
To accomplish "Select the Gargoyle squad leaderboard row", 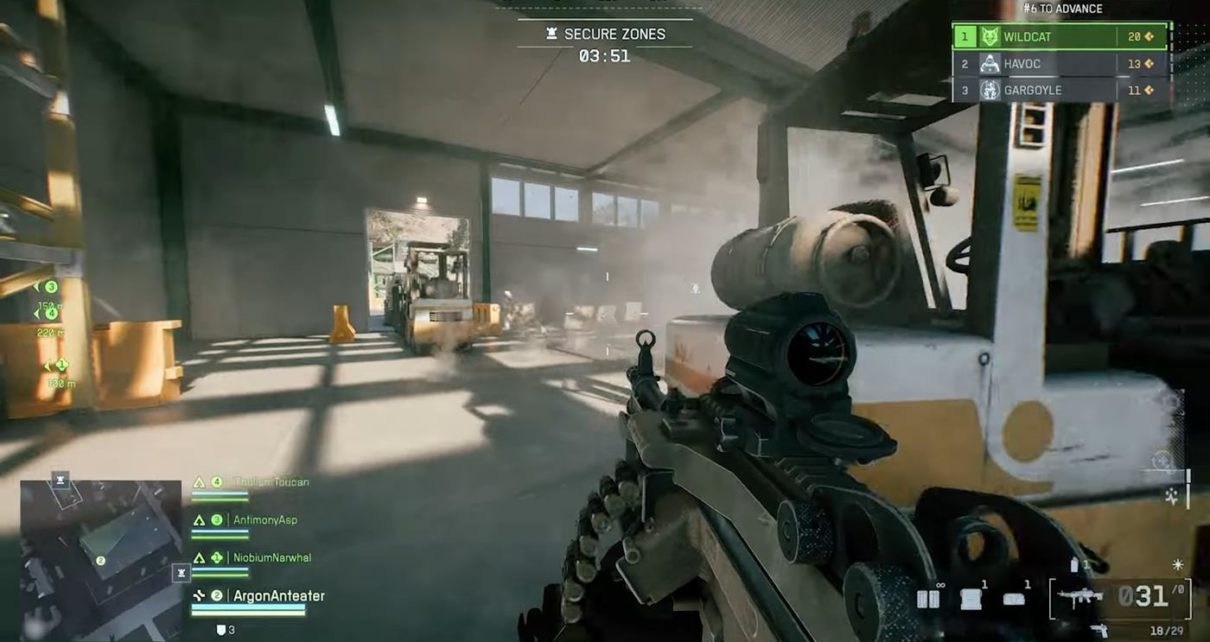I will pos(1060,90).
